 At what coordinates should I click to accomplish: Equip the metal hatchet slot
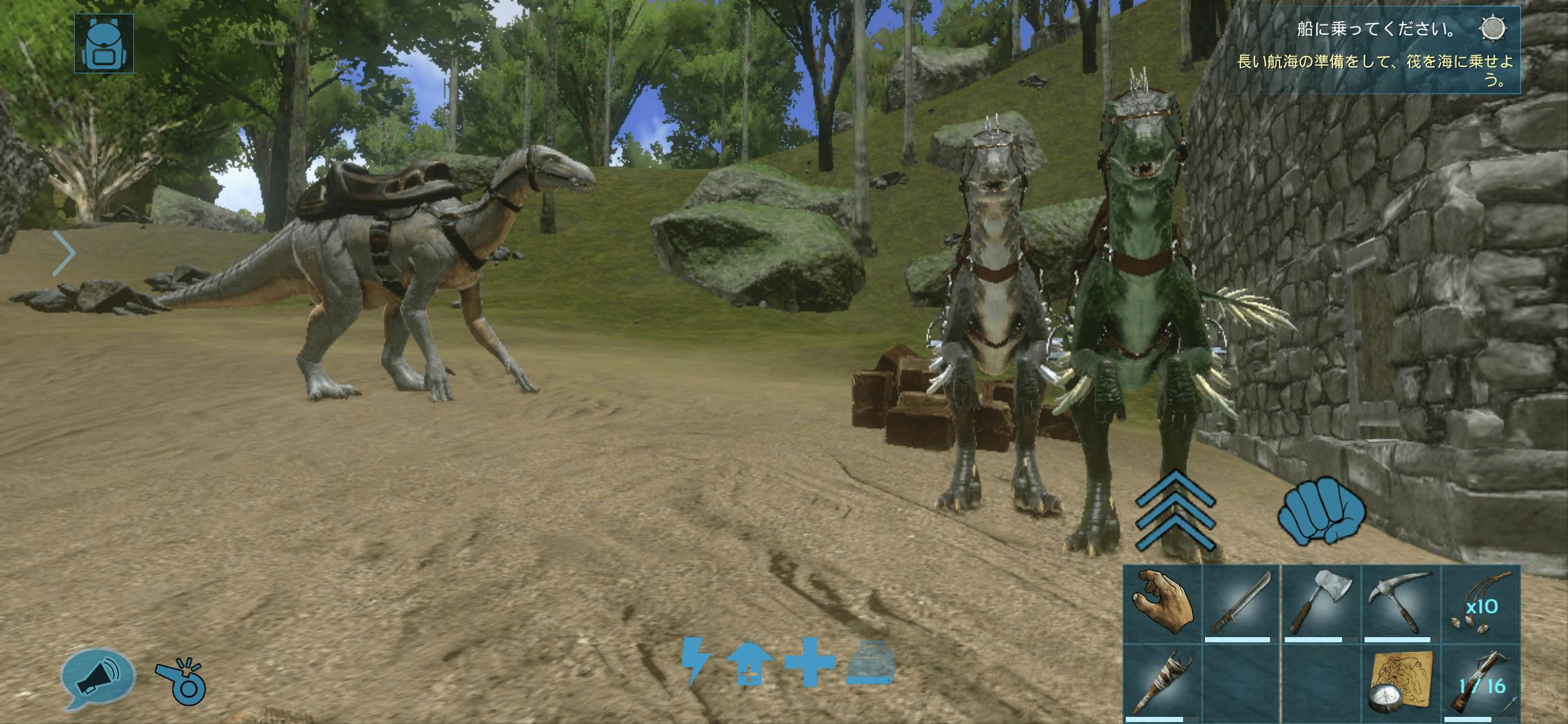(1320, 604)
